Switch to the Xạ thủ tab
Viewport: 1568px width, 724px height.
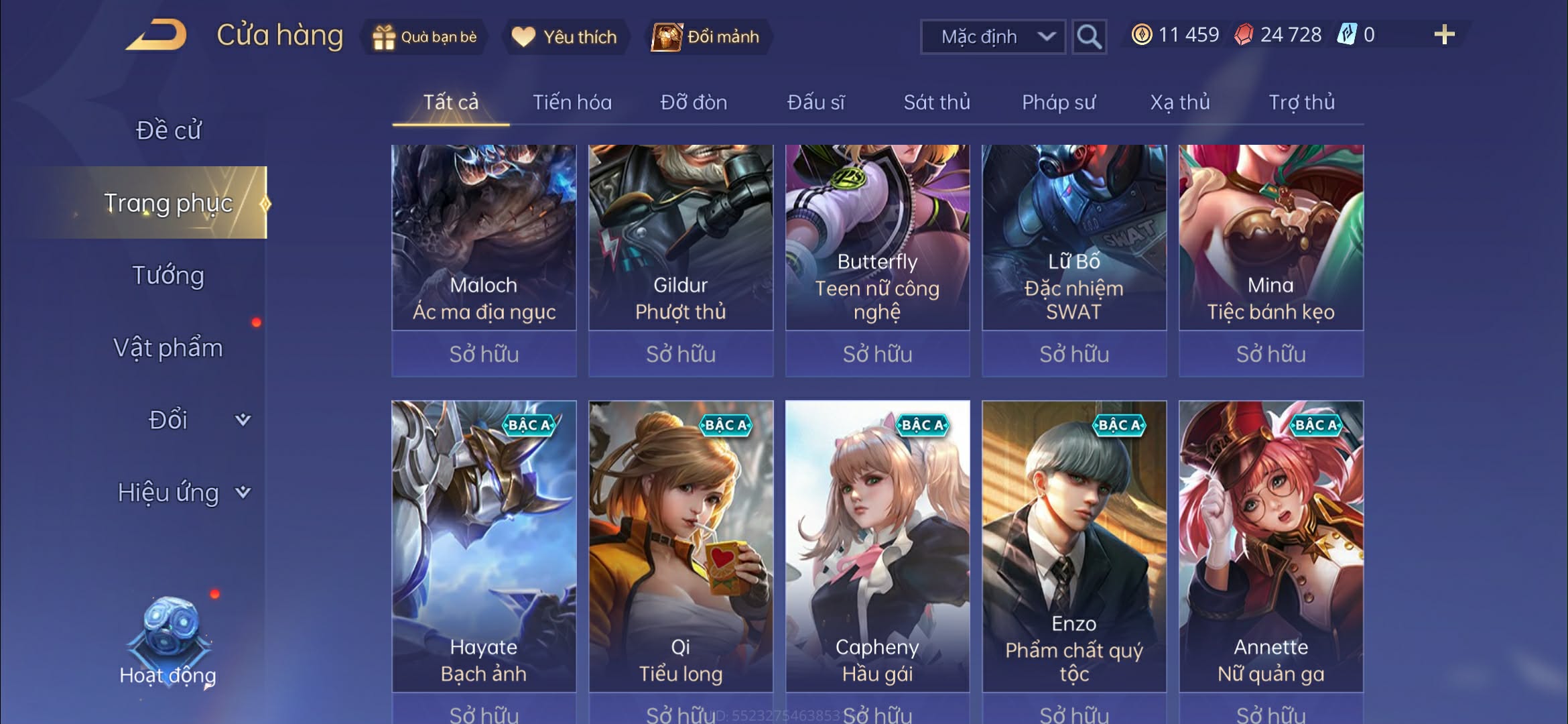tap(1181, 102)
